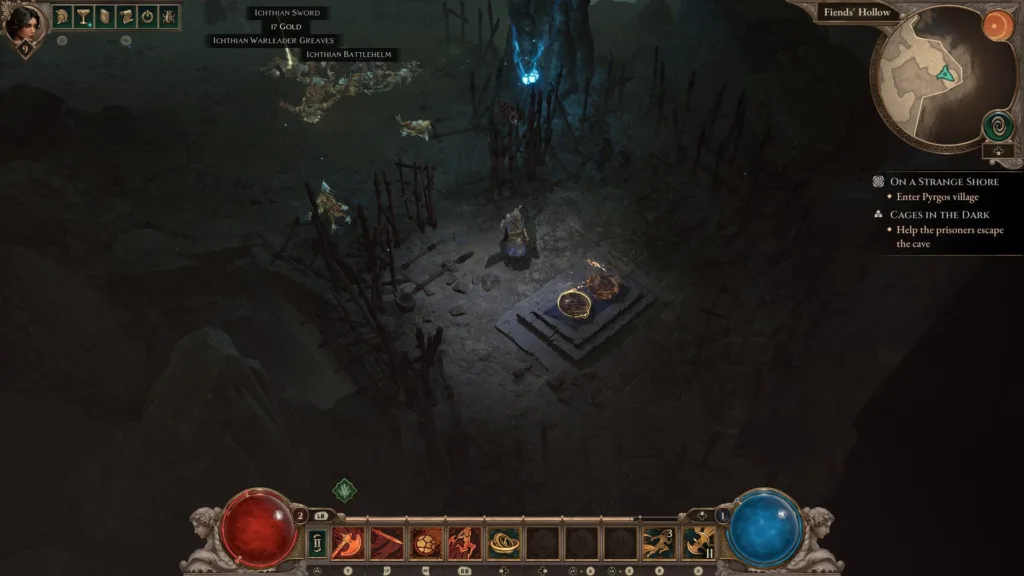Activate the green spiral portal icon
The image size is (1024, 576).
pos(997,126)
